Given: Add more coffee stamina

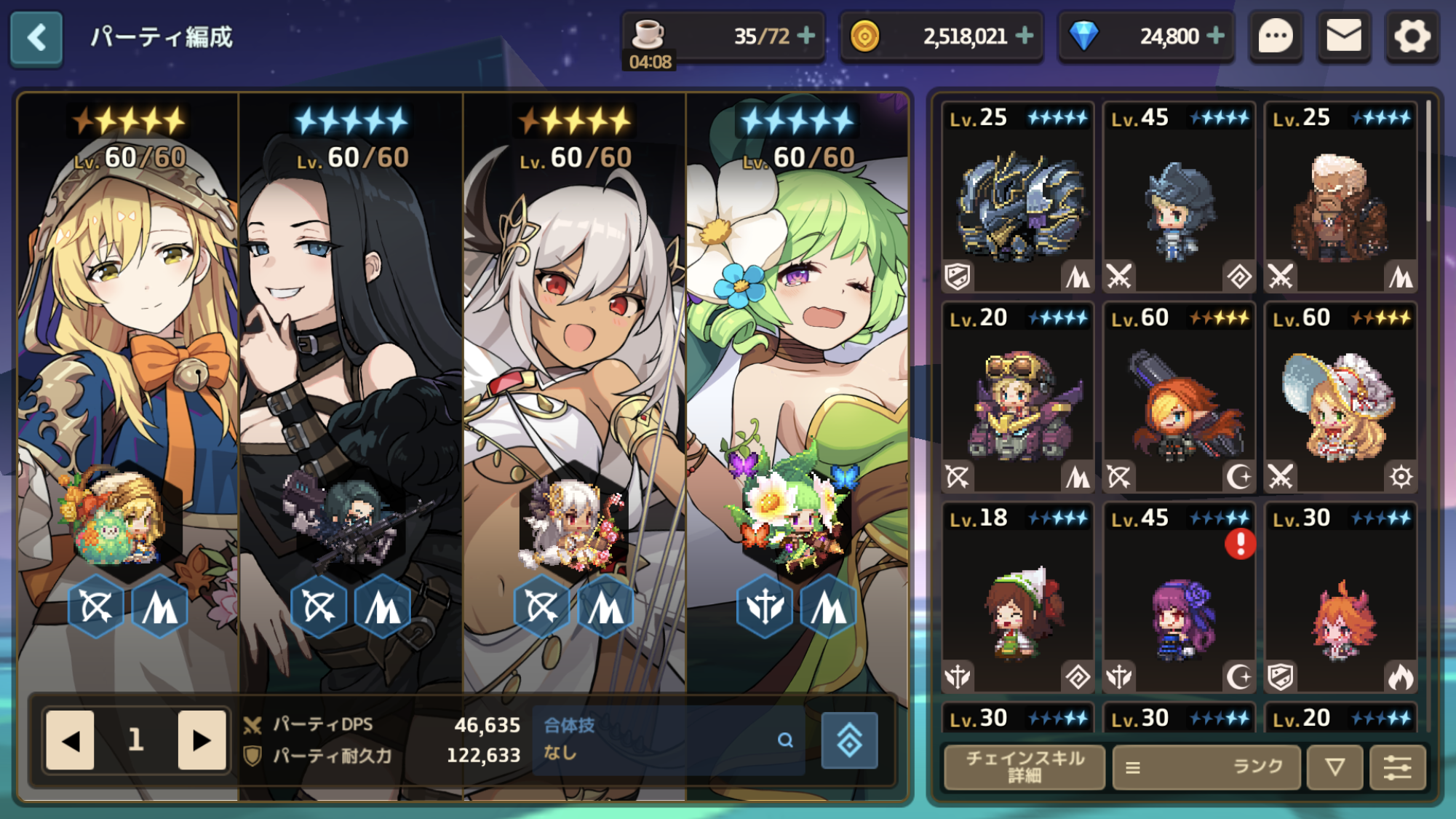Looking at the screenshot, I should [806, 36].
